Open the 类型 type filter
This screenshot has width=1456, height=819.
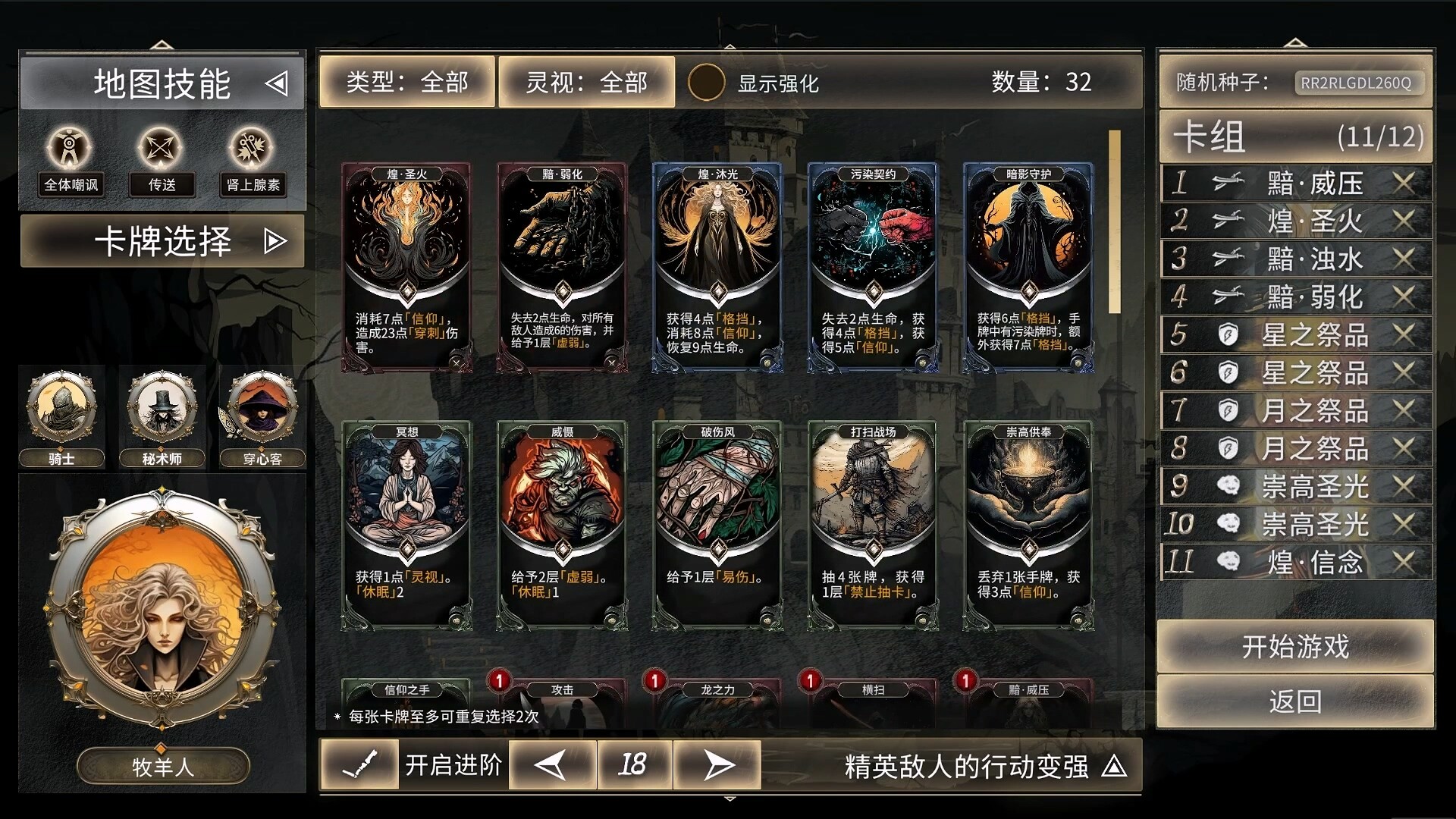click(x=407, y=82)
